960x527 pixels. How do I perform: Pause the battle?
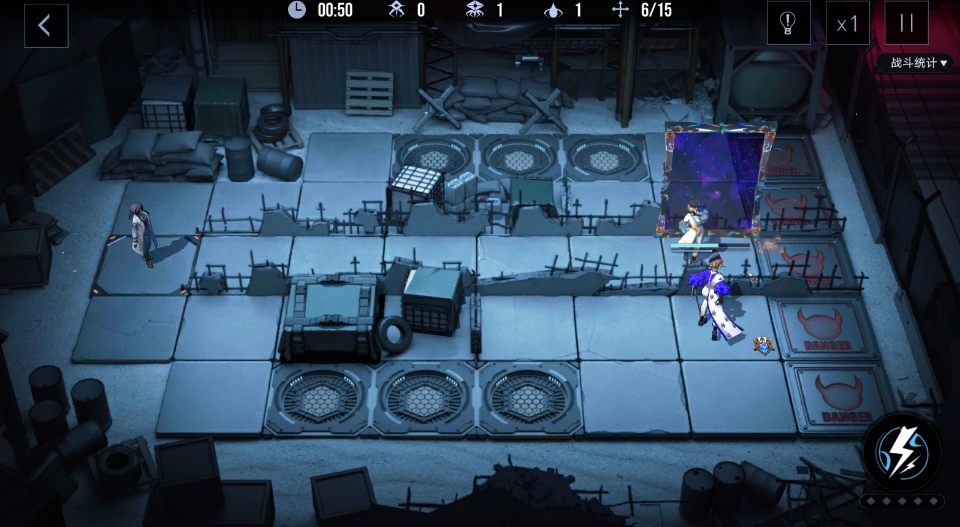(906, 23)
